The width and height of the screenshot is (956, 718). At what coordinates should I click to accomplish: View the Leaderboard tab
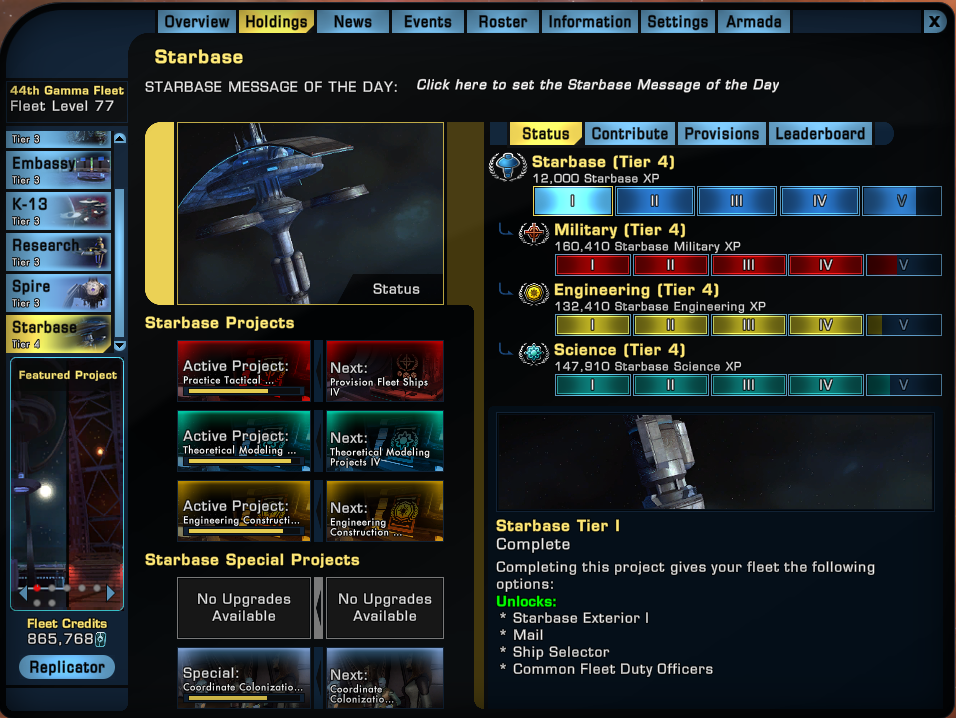(x=820, y=134)
